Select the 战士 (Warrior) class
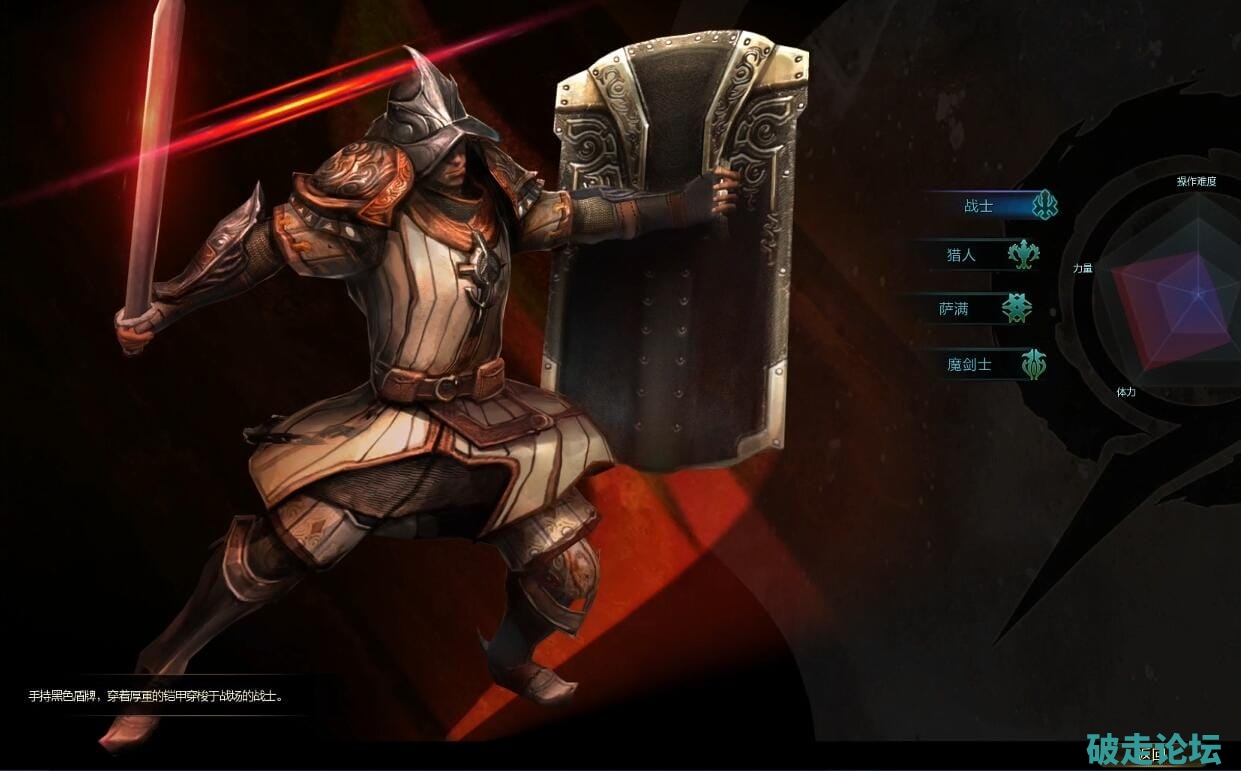 [x=980, y=206]
